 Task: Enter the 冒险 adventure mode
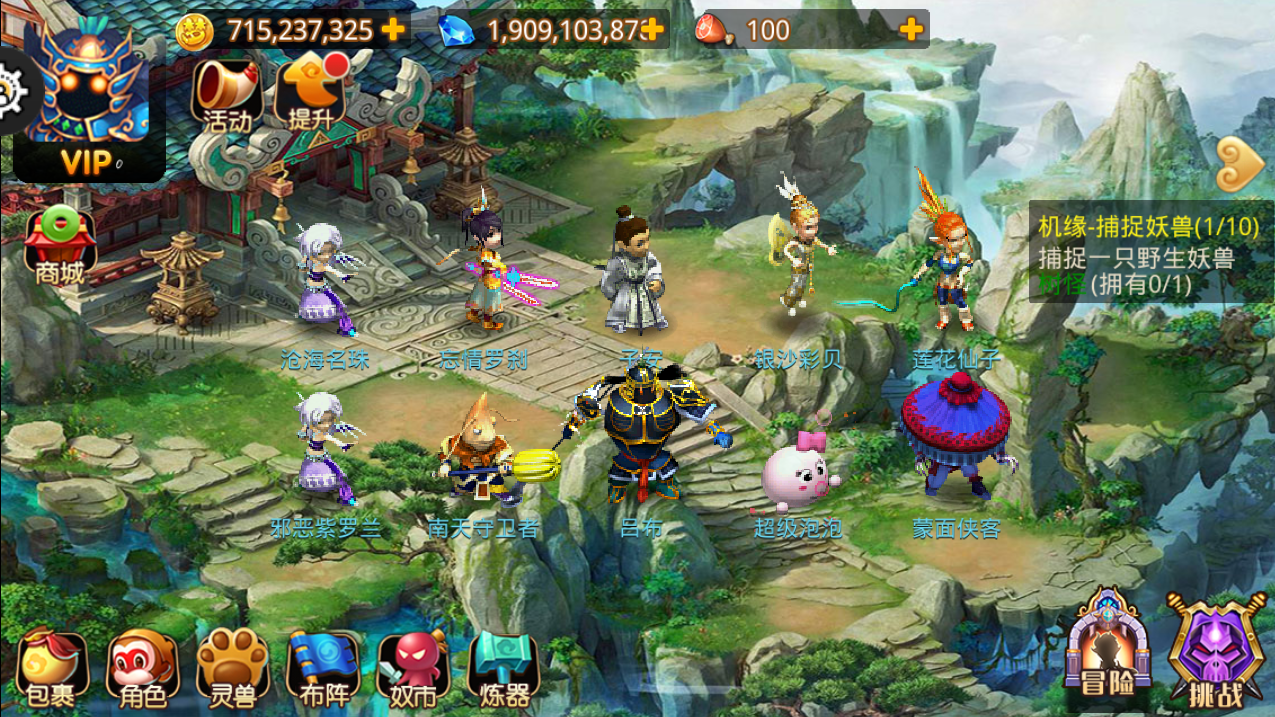1108,650
